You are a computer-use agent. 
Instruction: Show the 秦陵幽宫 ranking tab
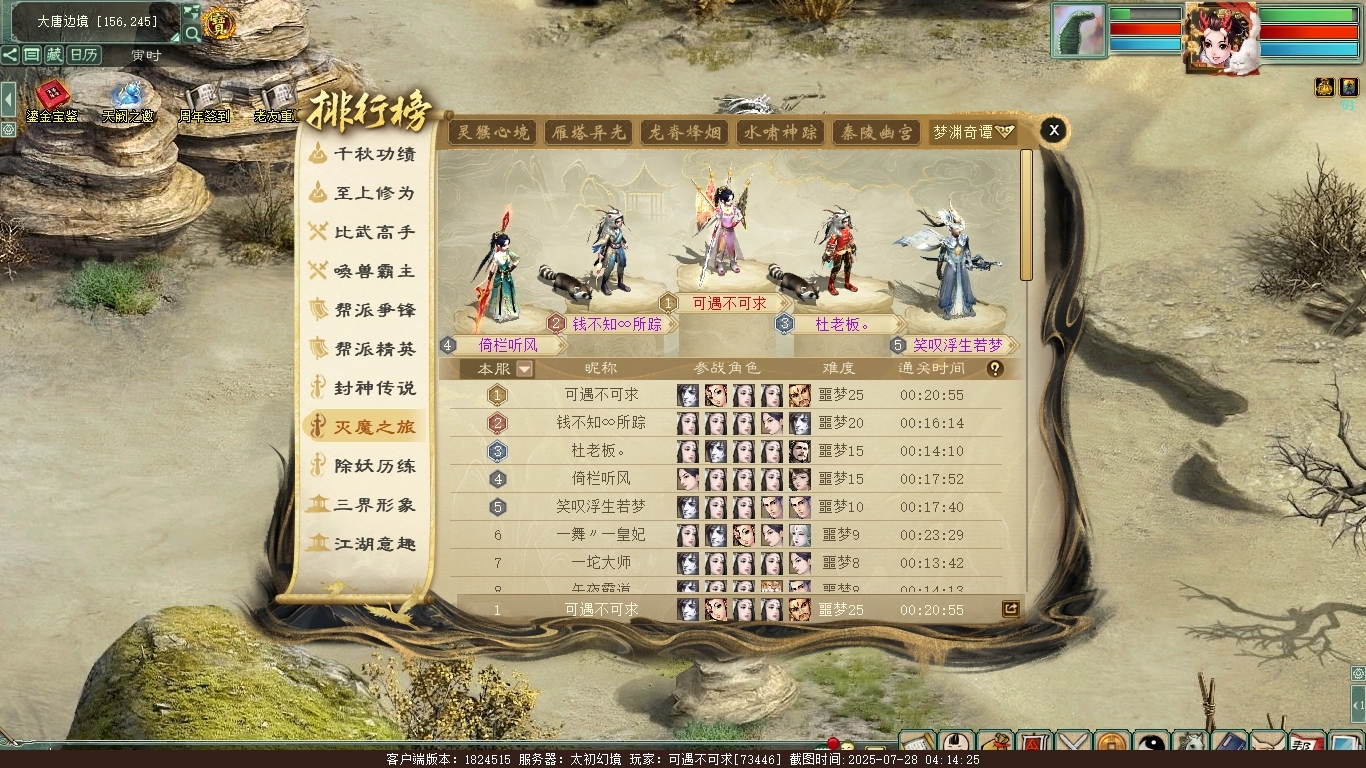pos(876,132)
